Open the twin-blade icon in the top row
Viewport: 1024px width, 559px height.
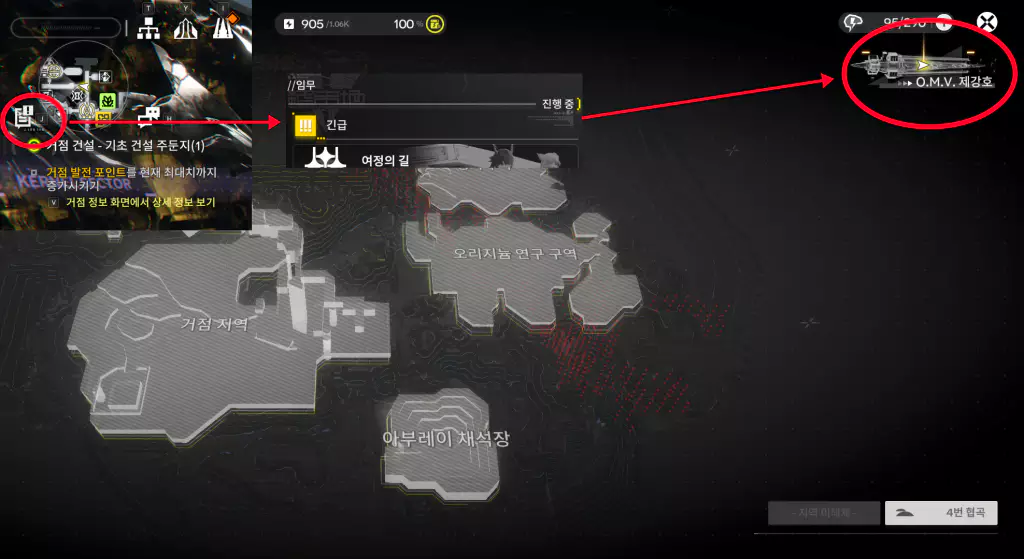(x=185, y=30)
